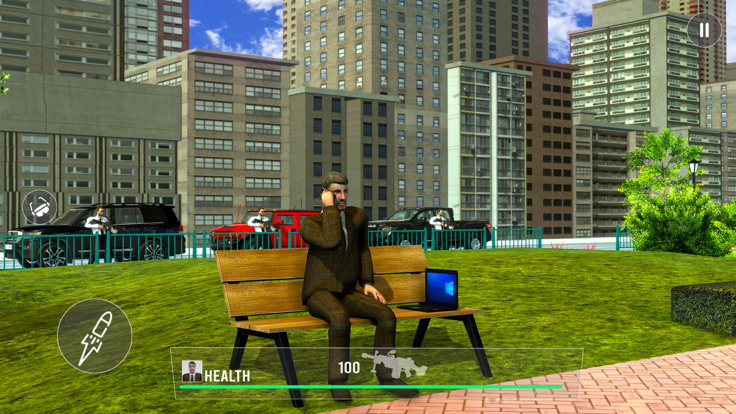Toggle the goggles vision button

[40, 208]
